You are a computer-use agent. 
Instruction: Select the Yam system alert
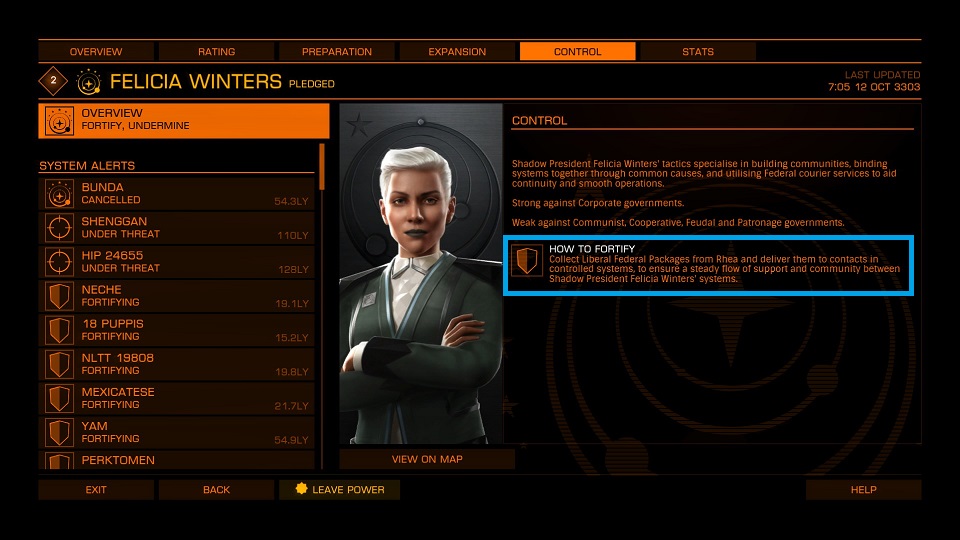coord(177,432)
